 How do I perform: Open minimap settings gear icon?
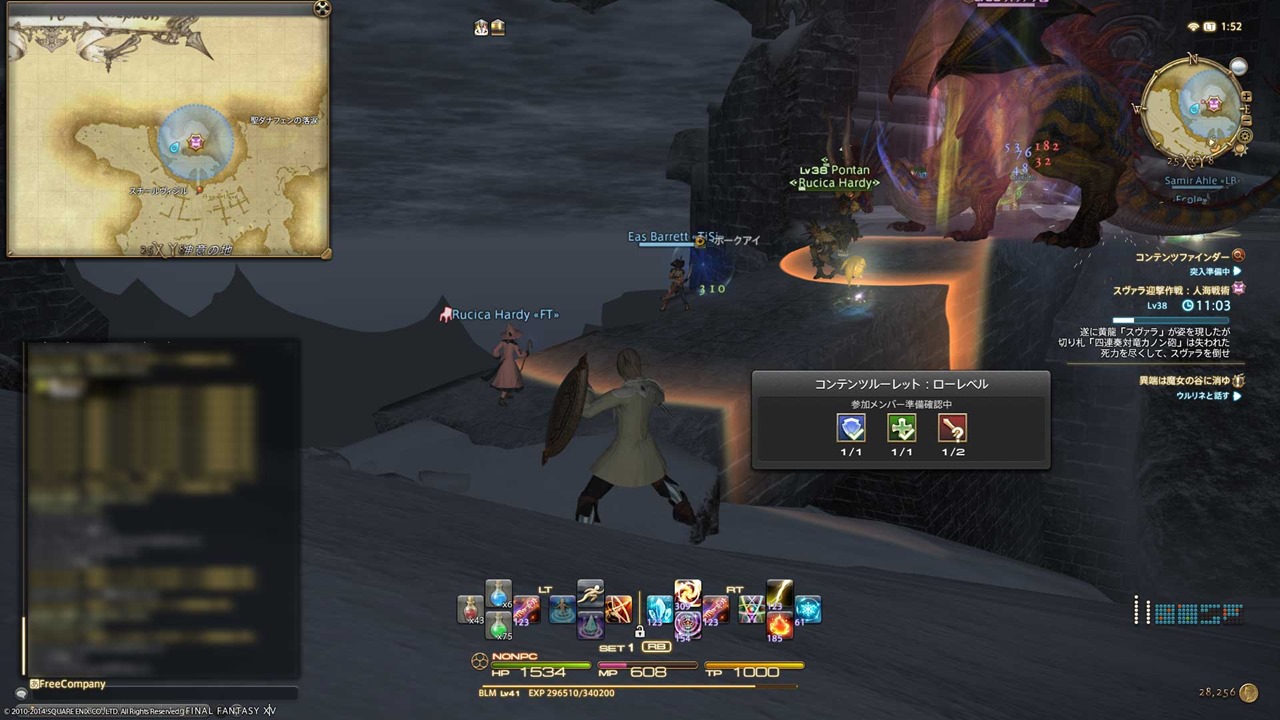point(1245,134)
